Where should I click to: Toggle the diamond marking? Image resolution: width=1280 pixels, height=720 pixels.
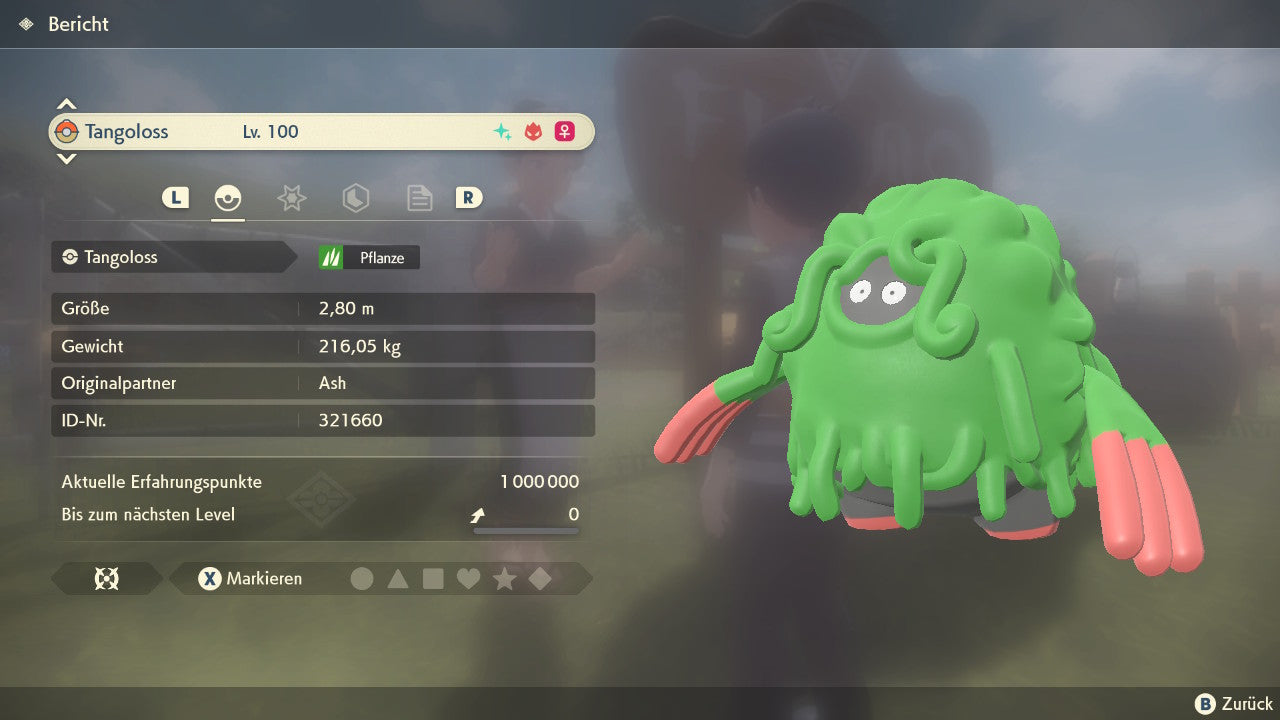540,579
